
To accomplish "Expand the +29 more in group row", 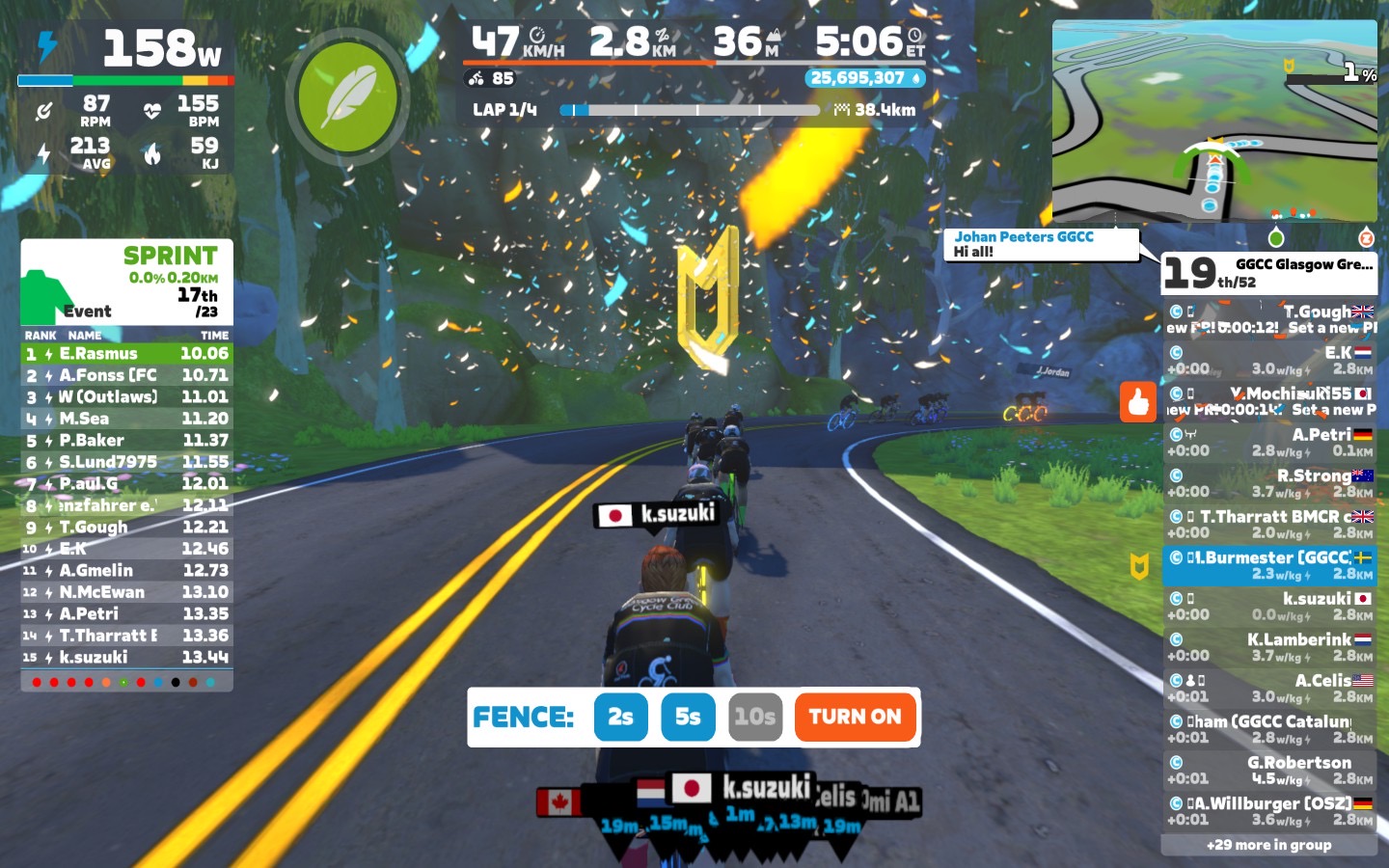I will click(1268, 845).
